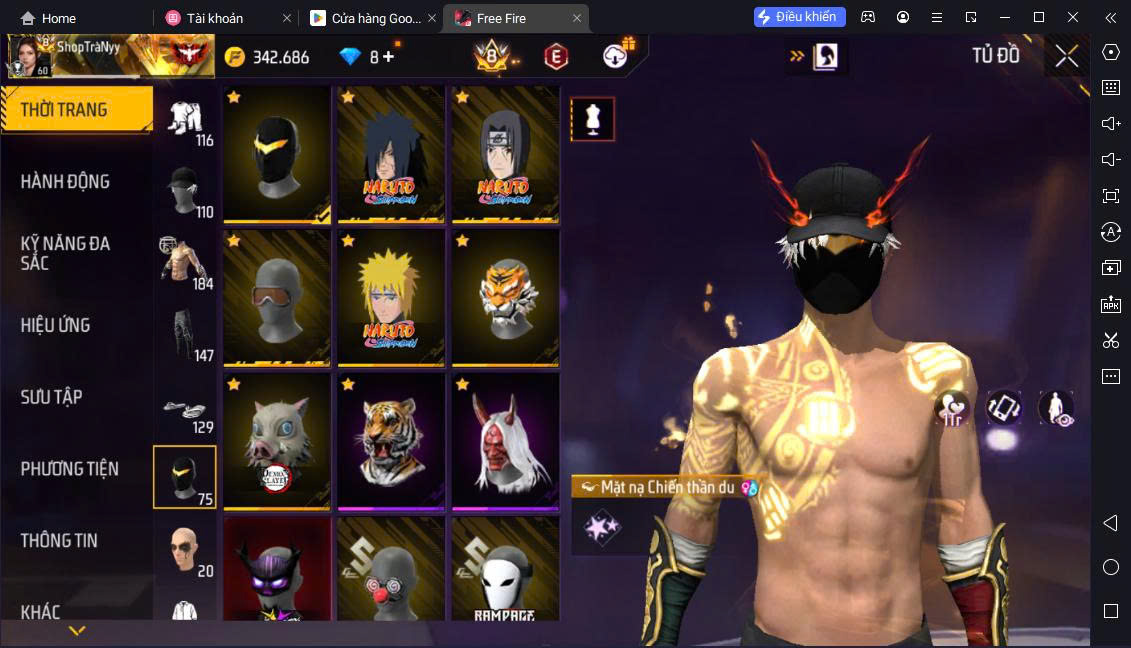Show the THÔNG TIN tab
The image size is (1131, 648).
pyautogui.click(x=60, y=540)
